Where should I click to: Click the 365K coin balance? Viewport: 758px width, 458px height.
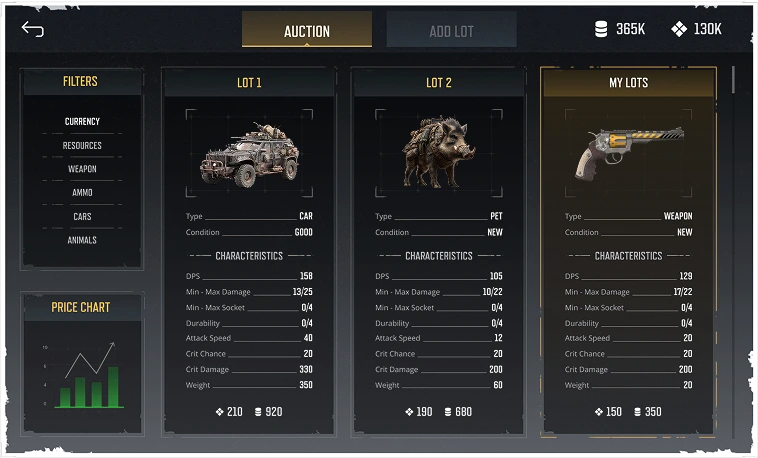pos(620,30)
